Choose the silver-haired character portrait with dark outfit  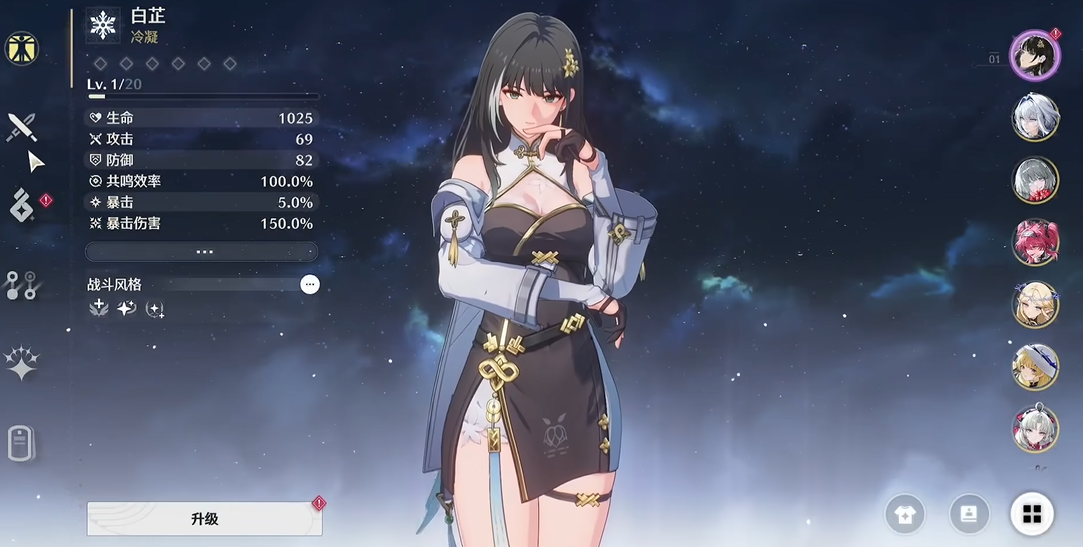tap(1035, 118)
